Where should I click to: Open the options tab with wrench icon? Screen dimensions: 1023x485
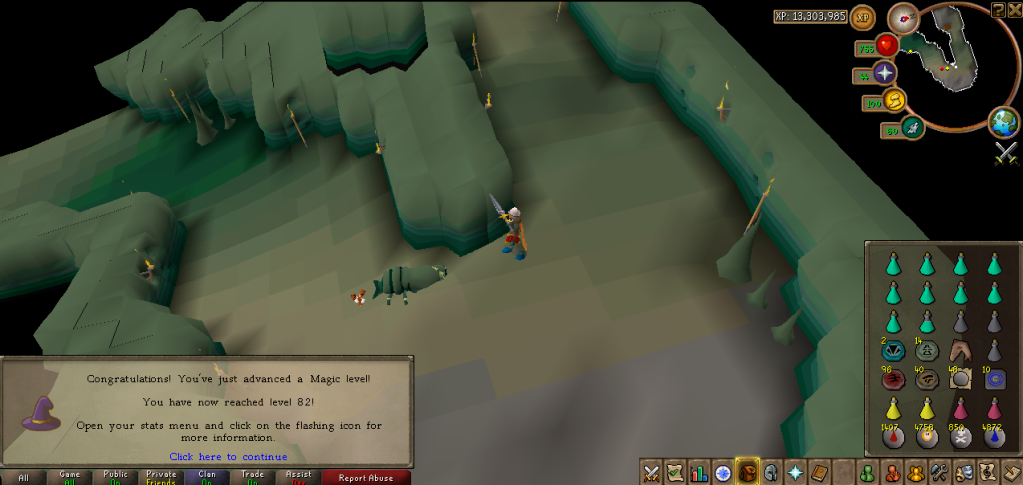[x=939, y=472]
